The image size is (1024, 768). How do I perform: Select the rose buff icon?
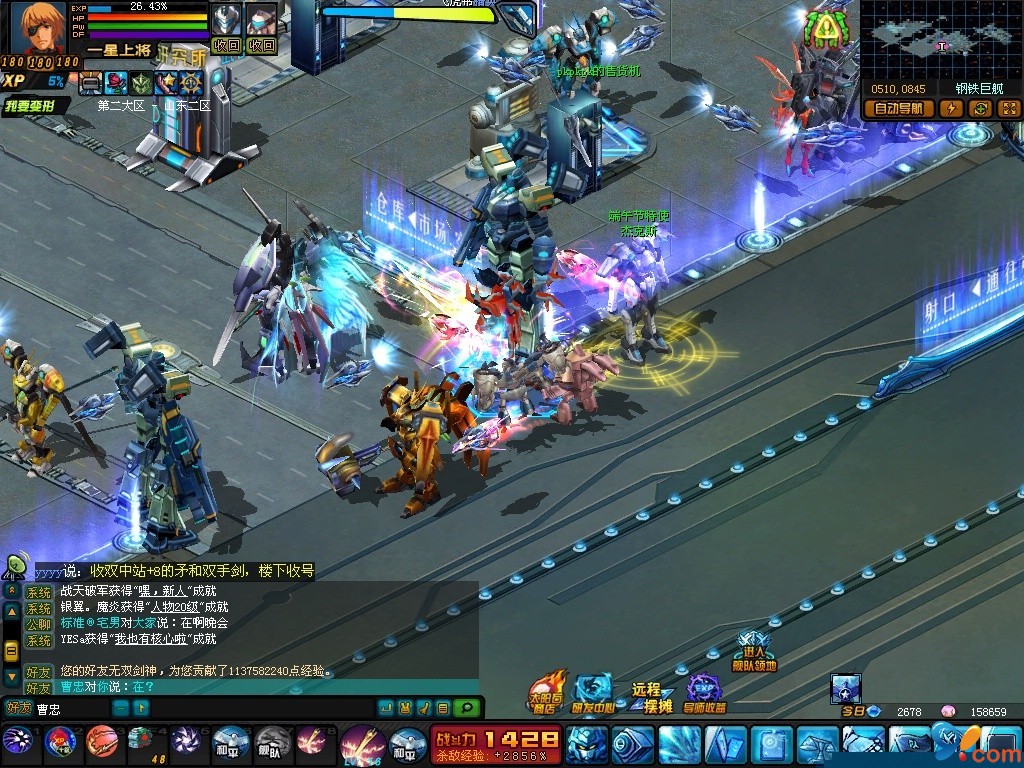[x=116, y=82]
